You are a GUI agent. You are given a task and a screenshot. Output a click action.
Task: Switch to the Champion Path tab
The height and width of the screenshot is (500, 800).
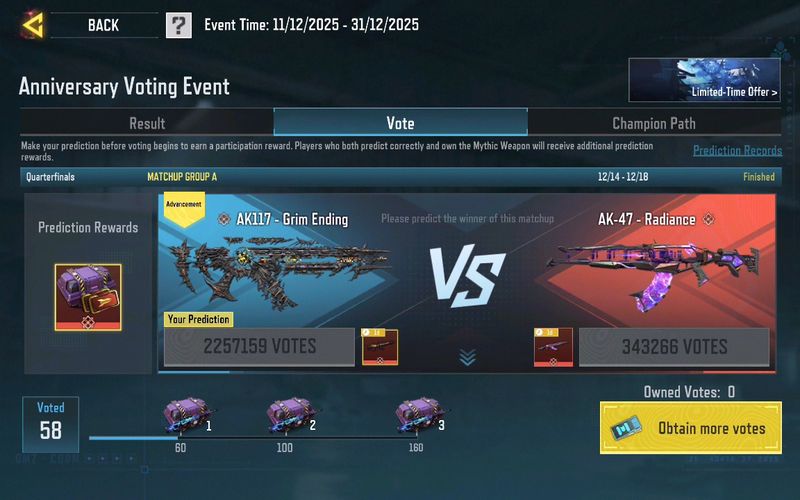point(654,123)
